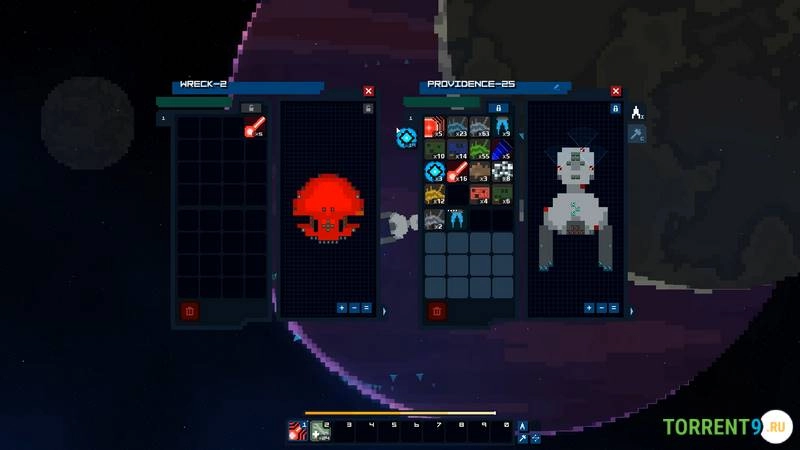Screen dimensions: 800x450
Task: Rename the Providence-25 ship with the pencil icon
Action: tap(556, 86)
